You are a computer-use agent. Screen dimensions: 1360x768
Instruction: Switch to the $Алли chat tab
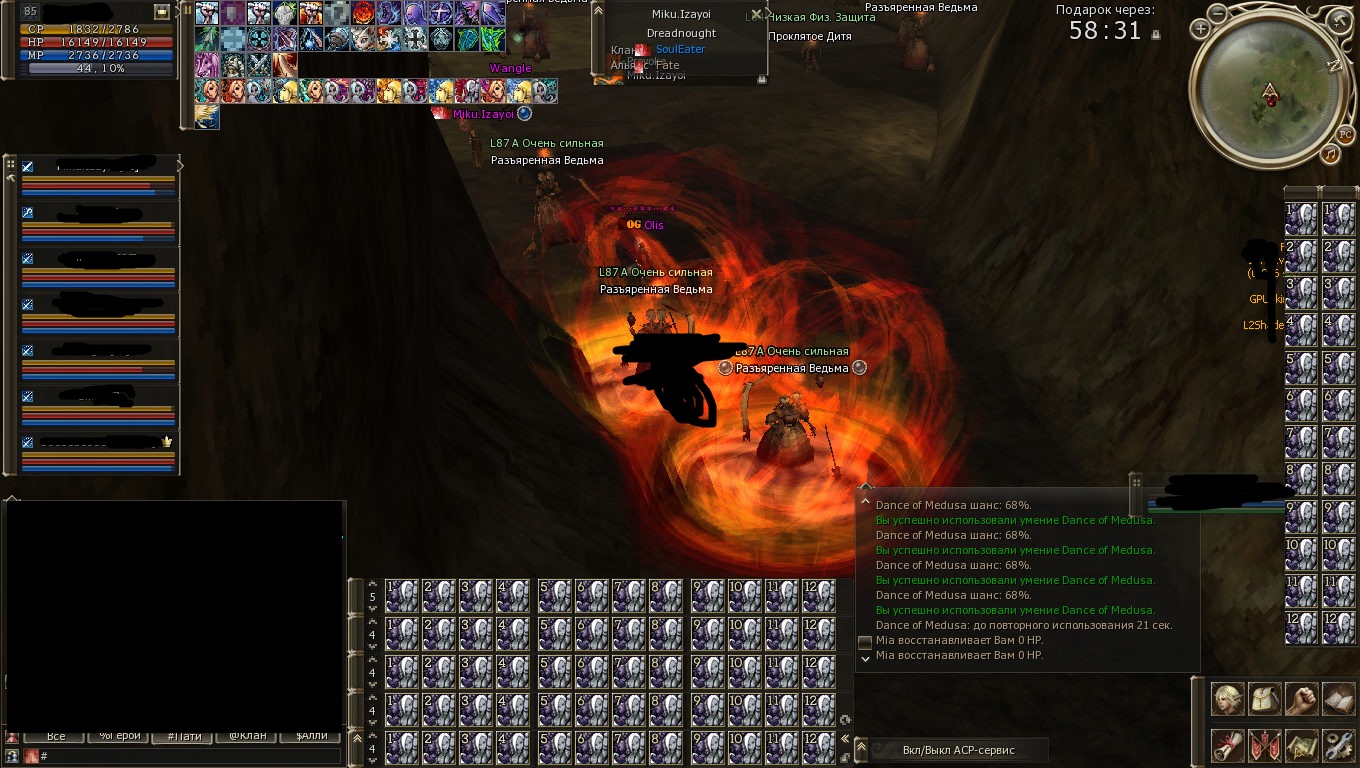click(x=311, y=736)
